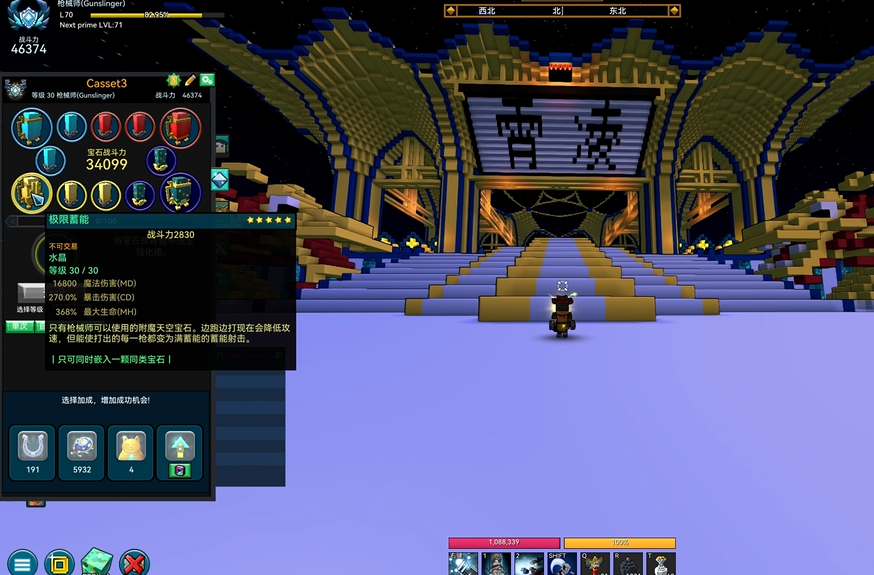874x575 pixels.
Task: Click the diamond gem tab beside panel
Action: tap(220, 178)
